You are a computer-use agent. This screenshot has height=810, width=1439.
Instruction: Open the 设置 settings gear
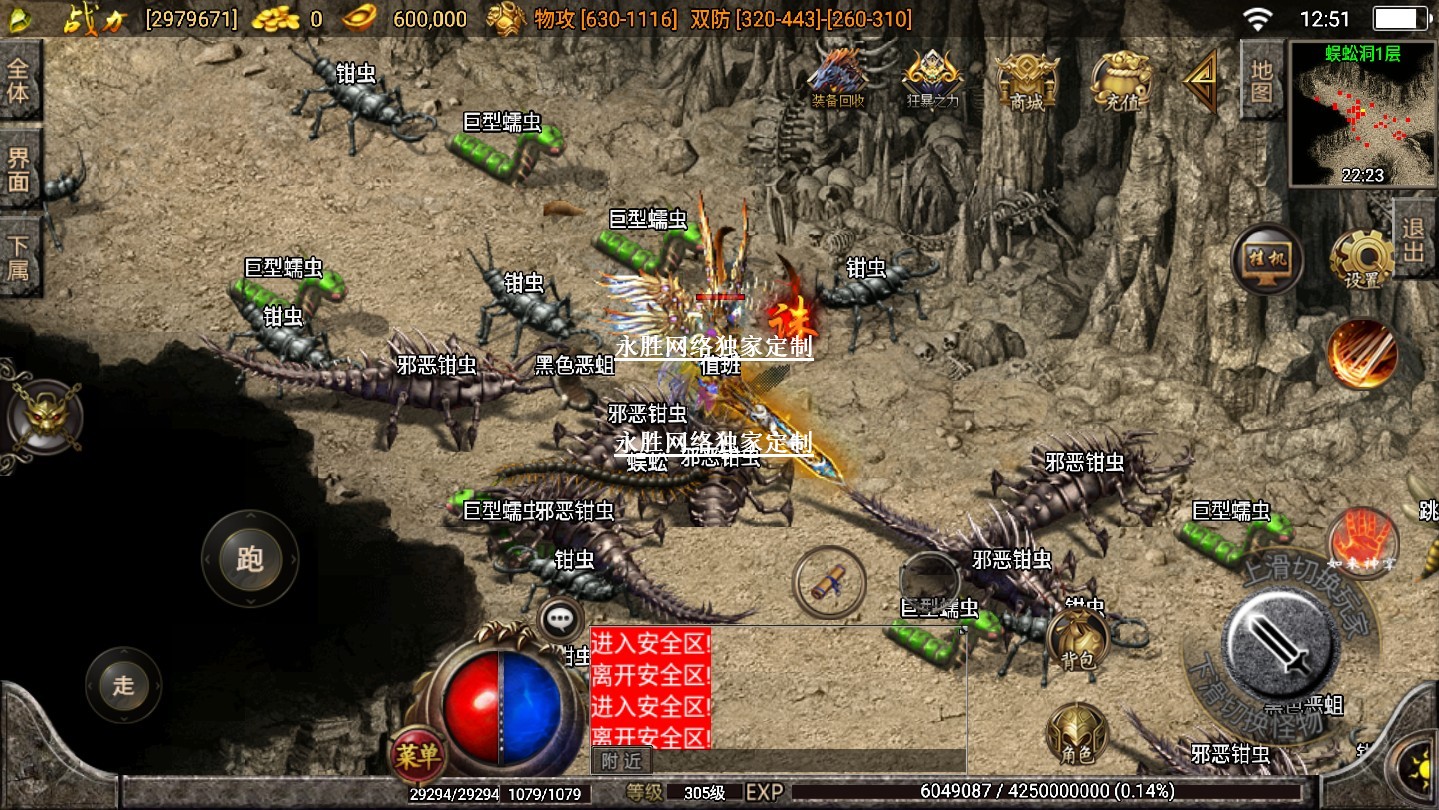(x=1362, y=260)
